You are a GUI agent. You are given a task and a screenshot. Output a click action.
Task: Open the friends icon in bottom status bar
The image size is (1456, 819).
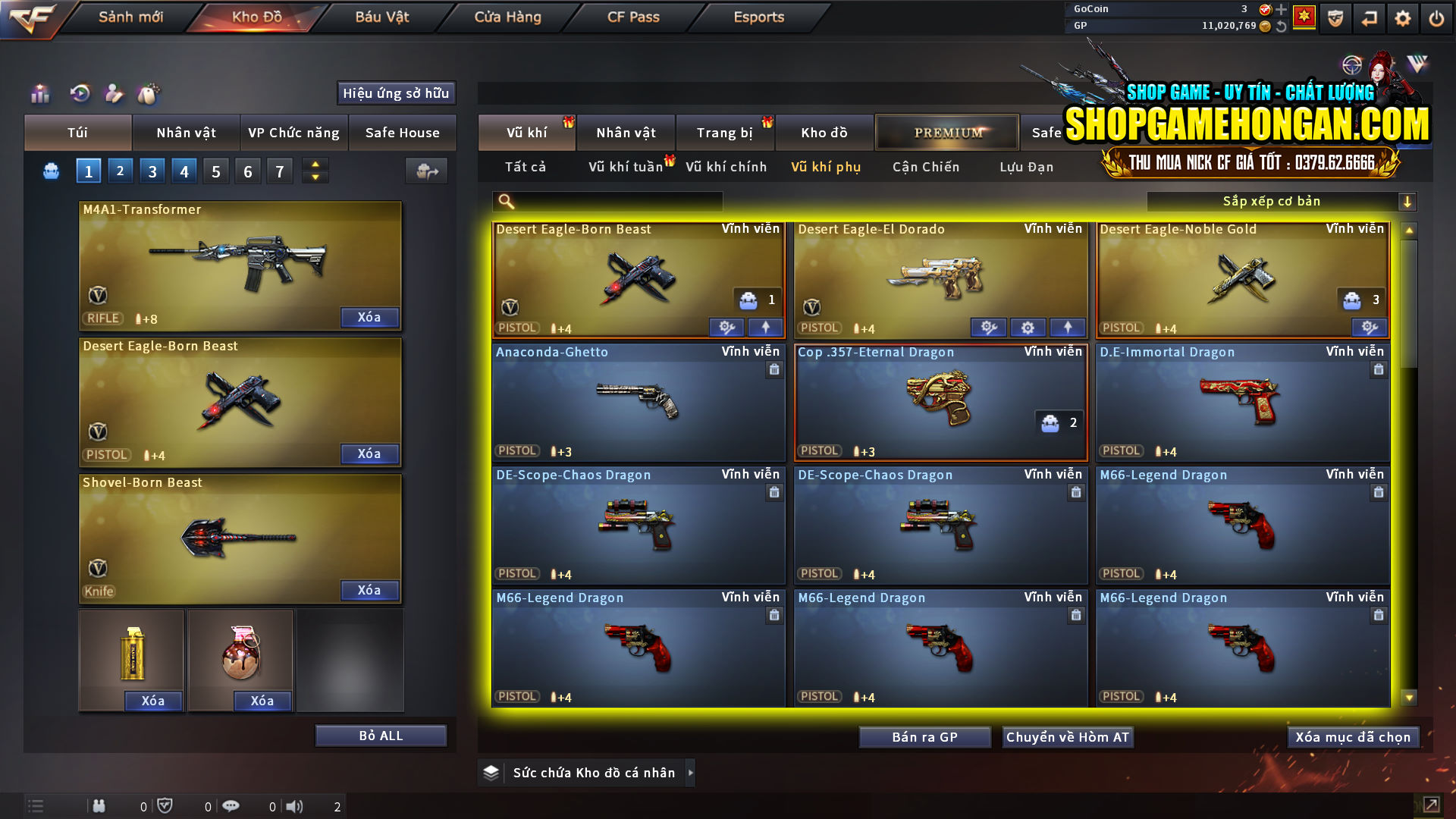(x=99, y=806)
